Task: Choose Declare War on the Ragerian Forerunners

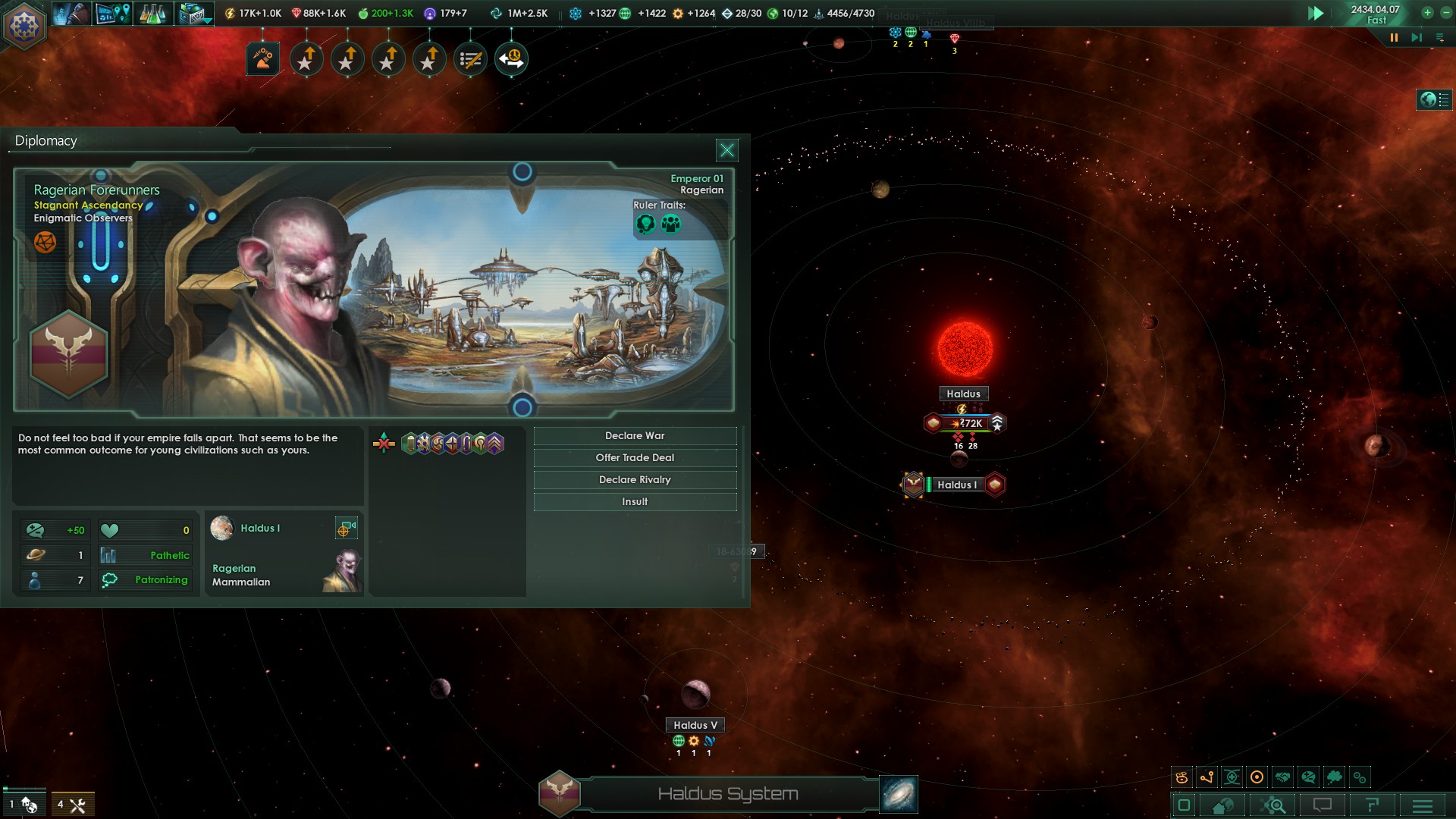Action: click(635, 436)
